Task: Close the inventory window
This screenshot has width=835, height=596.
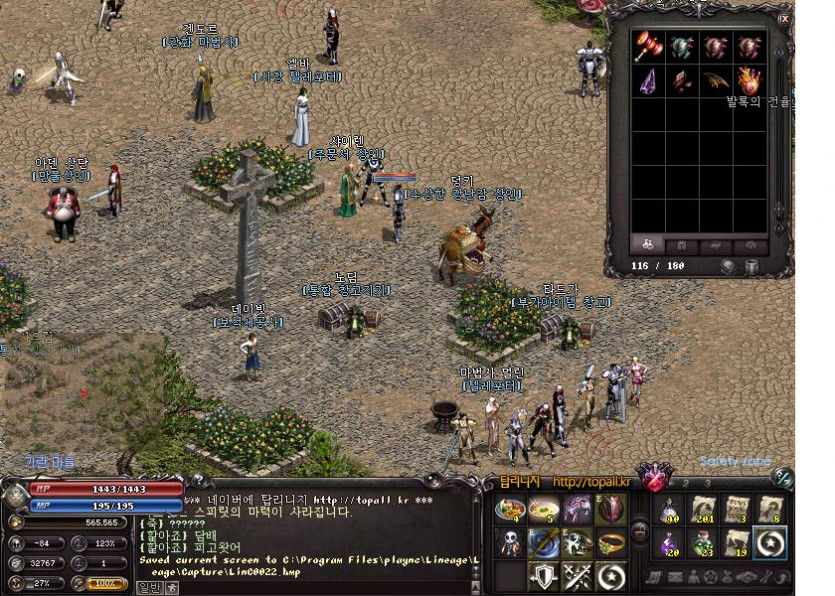Action: coord(784,19)
